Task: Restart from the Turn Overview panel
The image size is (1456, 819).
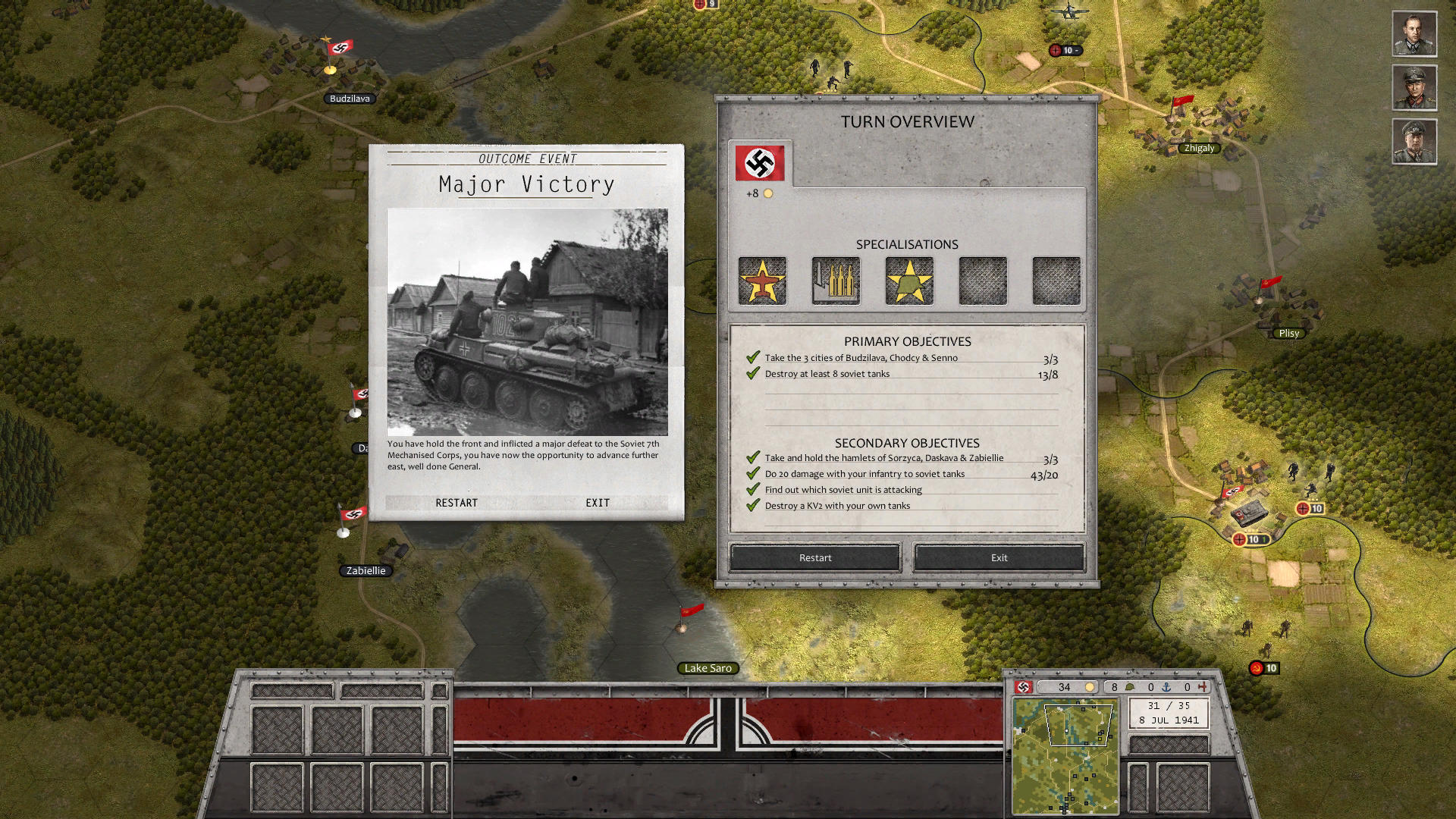Action: [x=815, y=557]
